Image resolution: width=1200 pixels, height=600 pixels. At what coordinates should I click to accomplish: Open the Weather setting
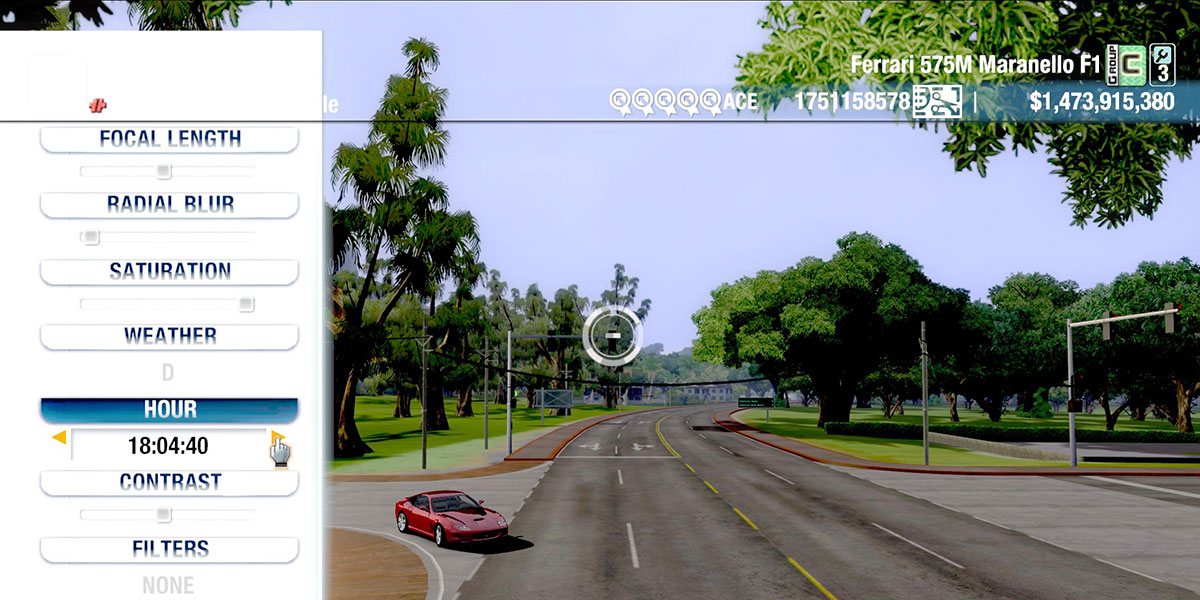point(169,336)
